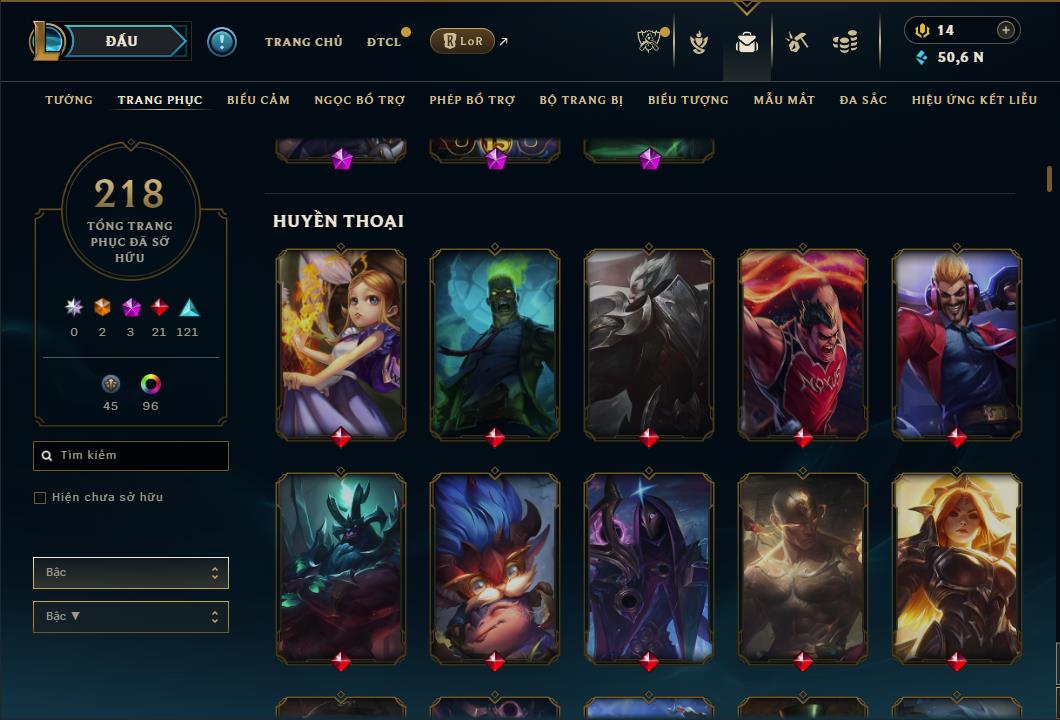Add currency with the plus button
This screenshot has height=720, width=1060.
click(x=1006, y=31)
